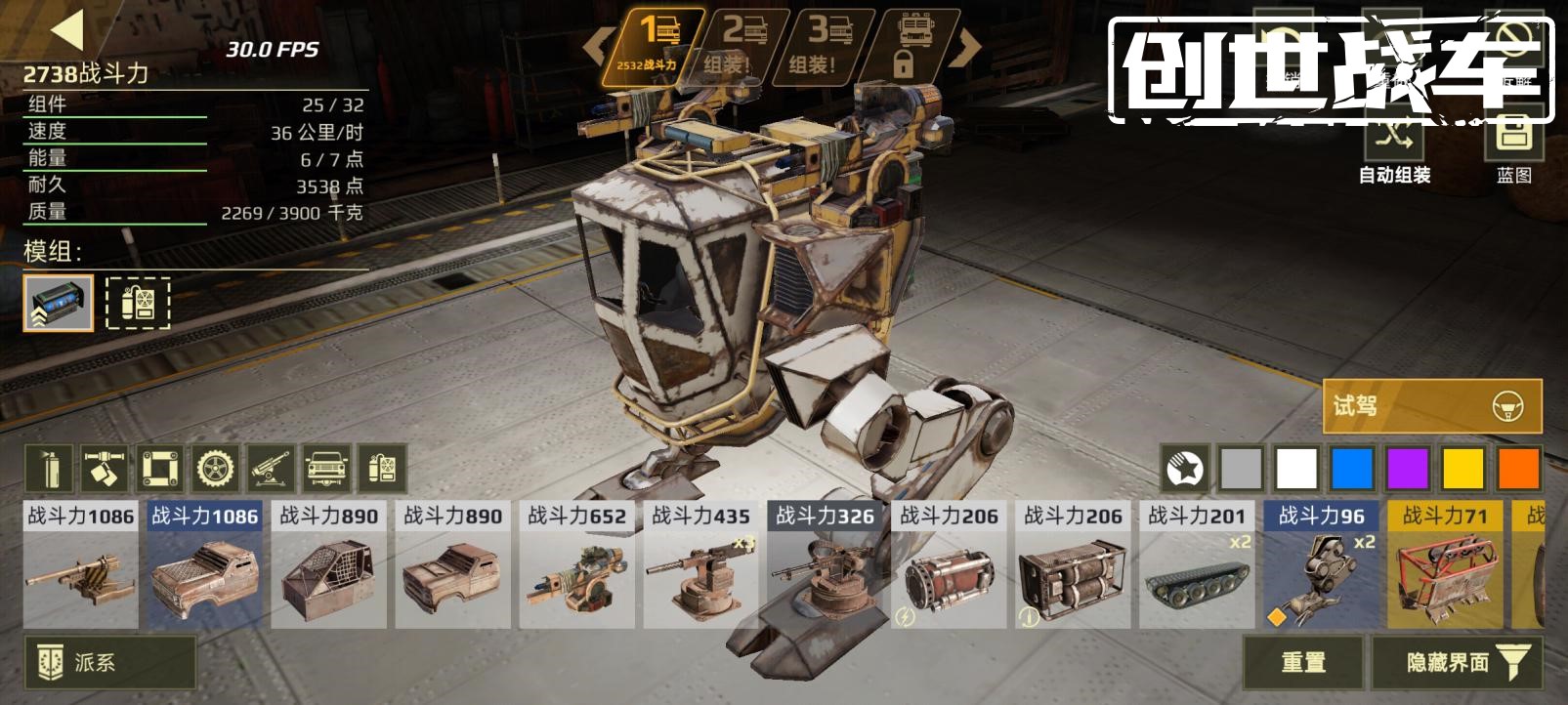Open the locked fourth vehicle slot
This screenshot has width=1568, height=705.
(914, 46)
